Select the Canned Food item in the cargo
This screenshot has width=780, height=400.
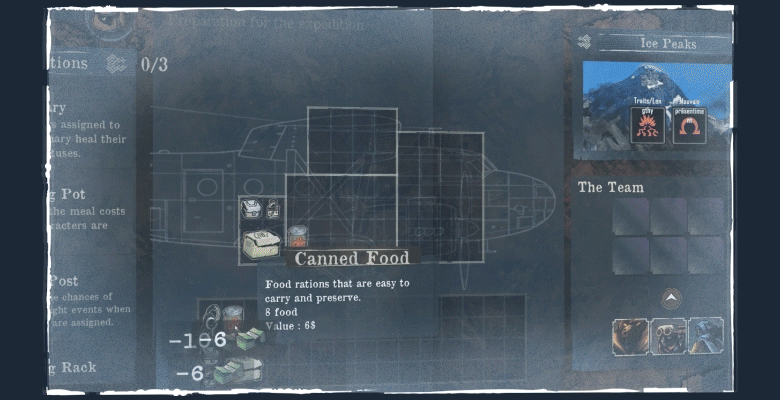(x=296, y=237)
